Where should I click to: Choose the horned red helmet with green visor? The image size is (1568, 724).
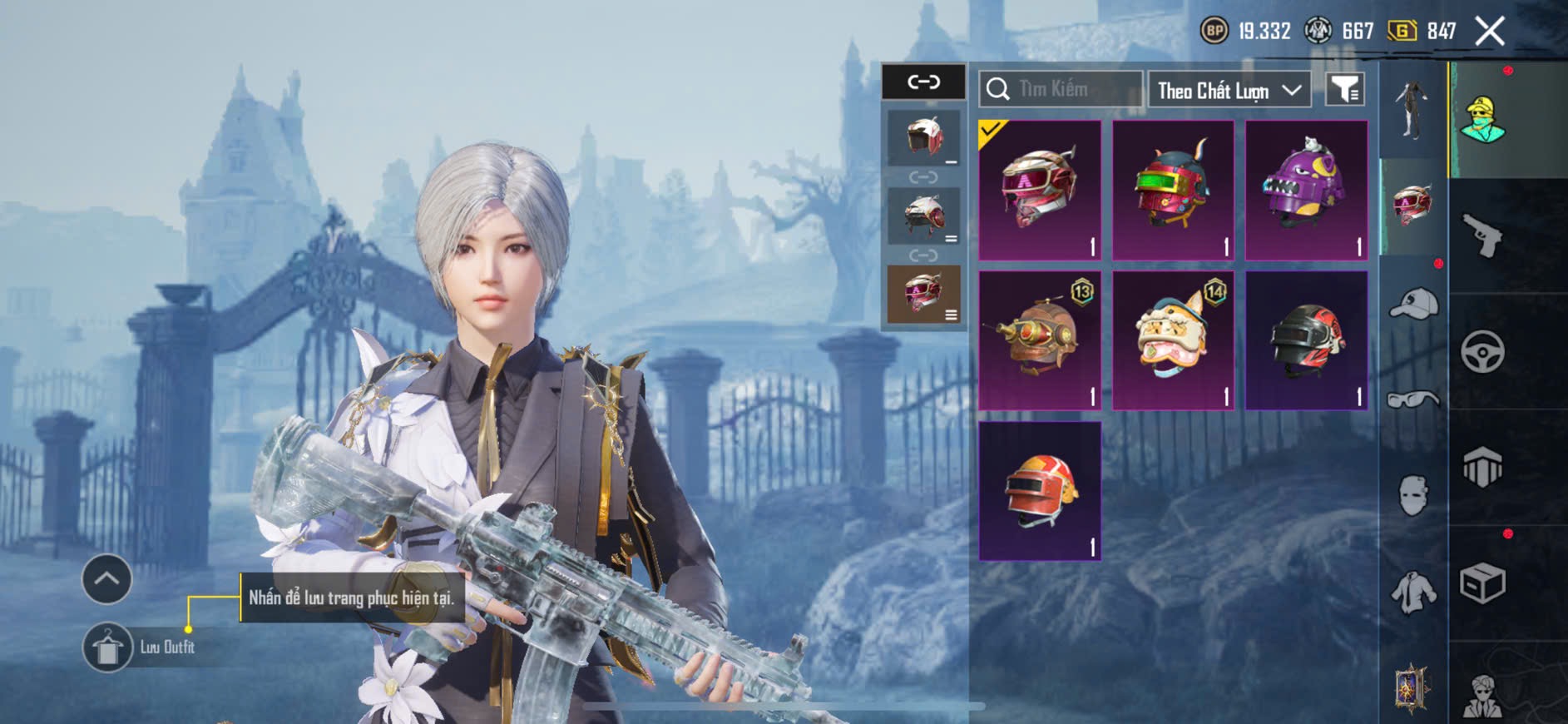pos(1173,190)
